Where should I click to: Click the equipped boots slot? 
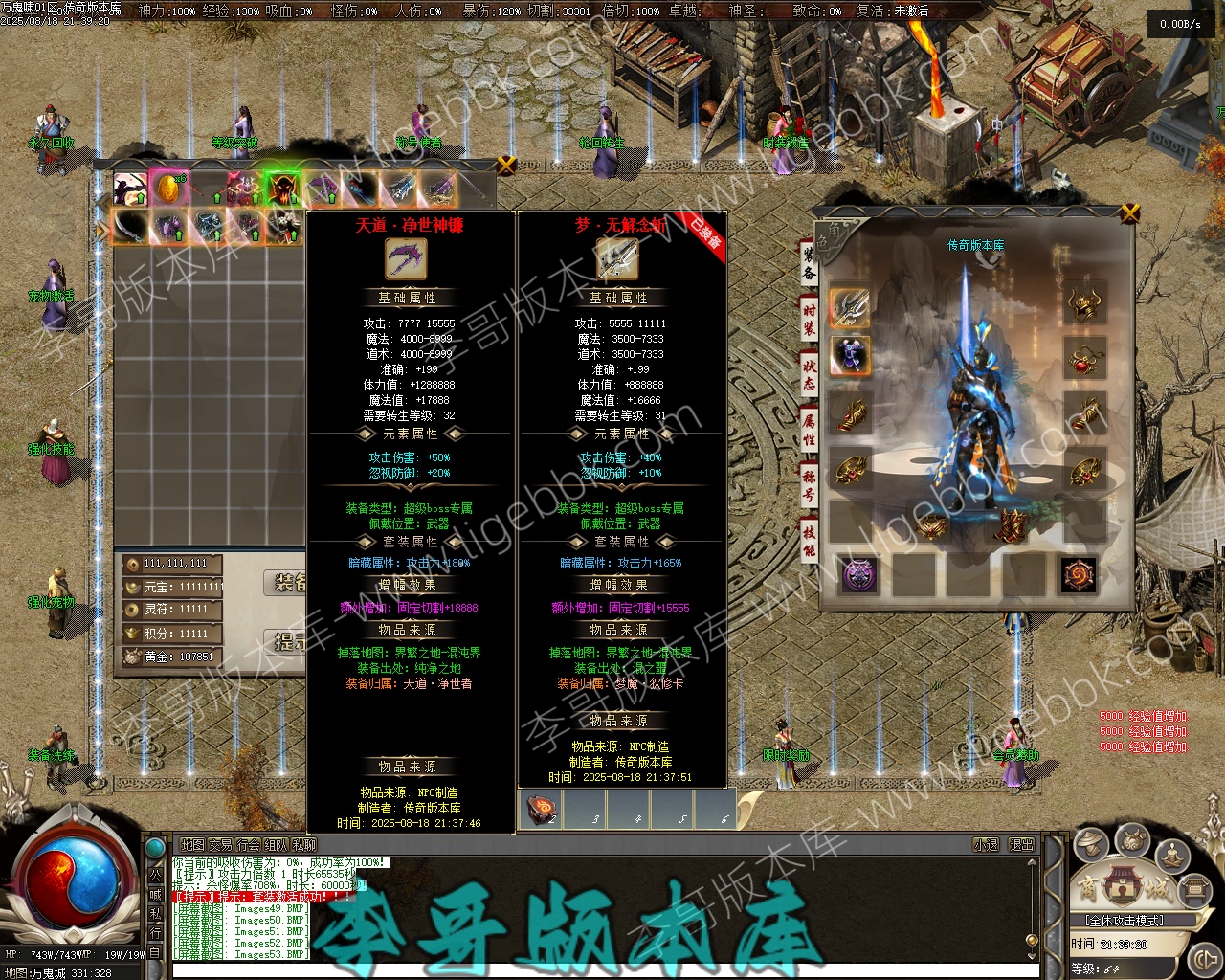coord(1012,524)
